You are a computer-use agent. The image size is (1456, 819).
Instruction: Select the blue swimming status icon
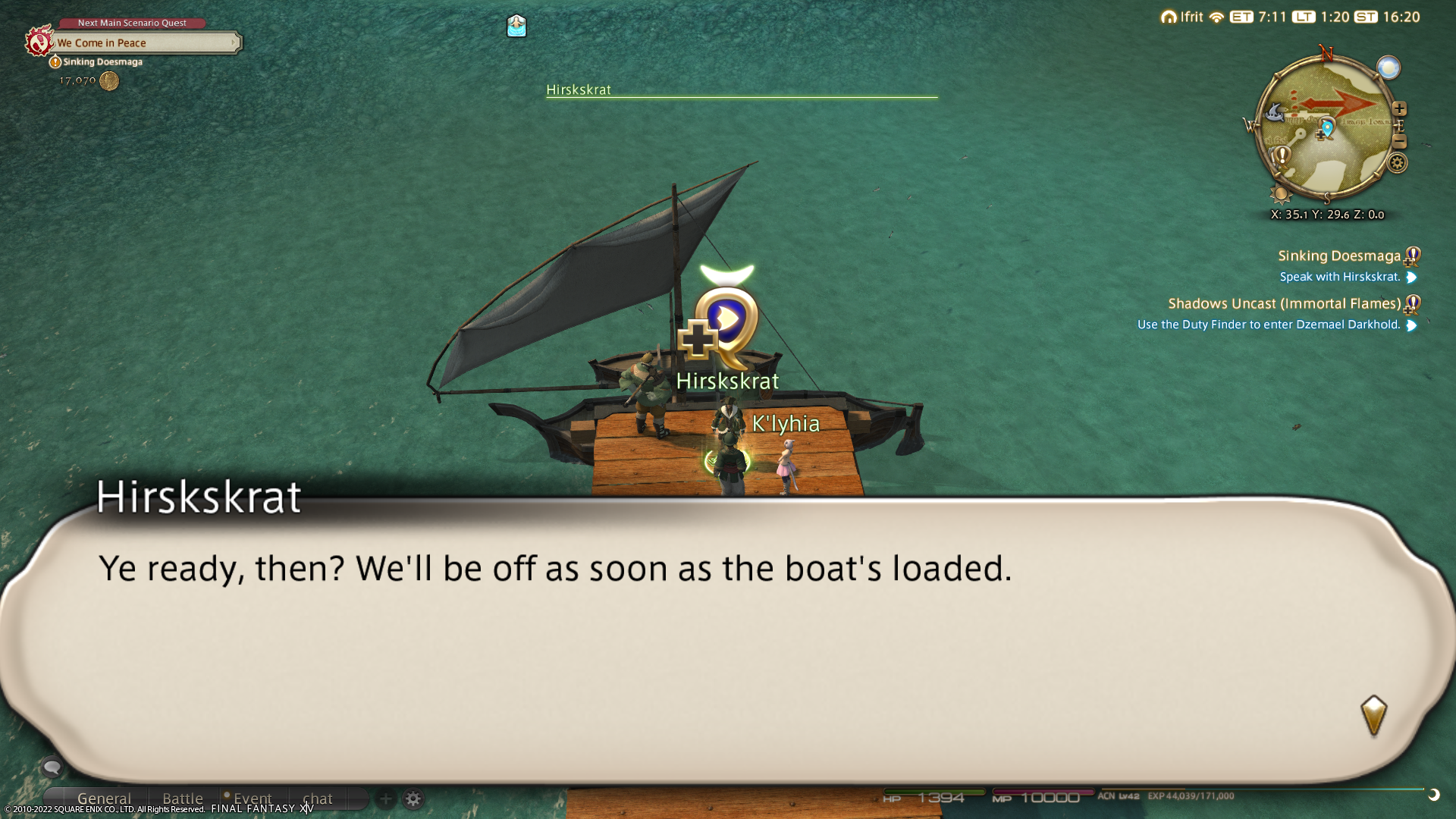pos(516,27)
